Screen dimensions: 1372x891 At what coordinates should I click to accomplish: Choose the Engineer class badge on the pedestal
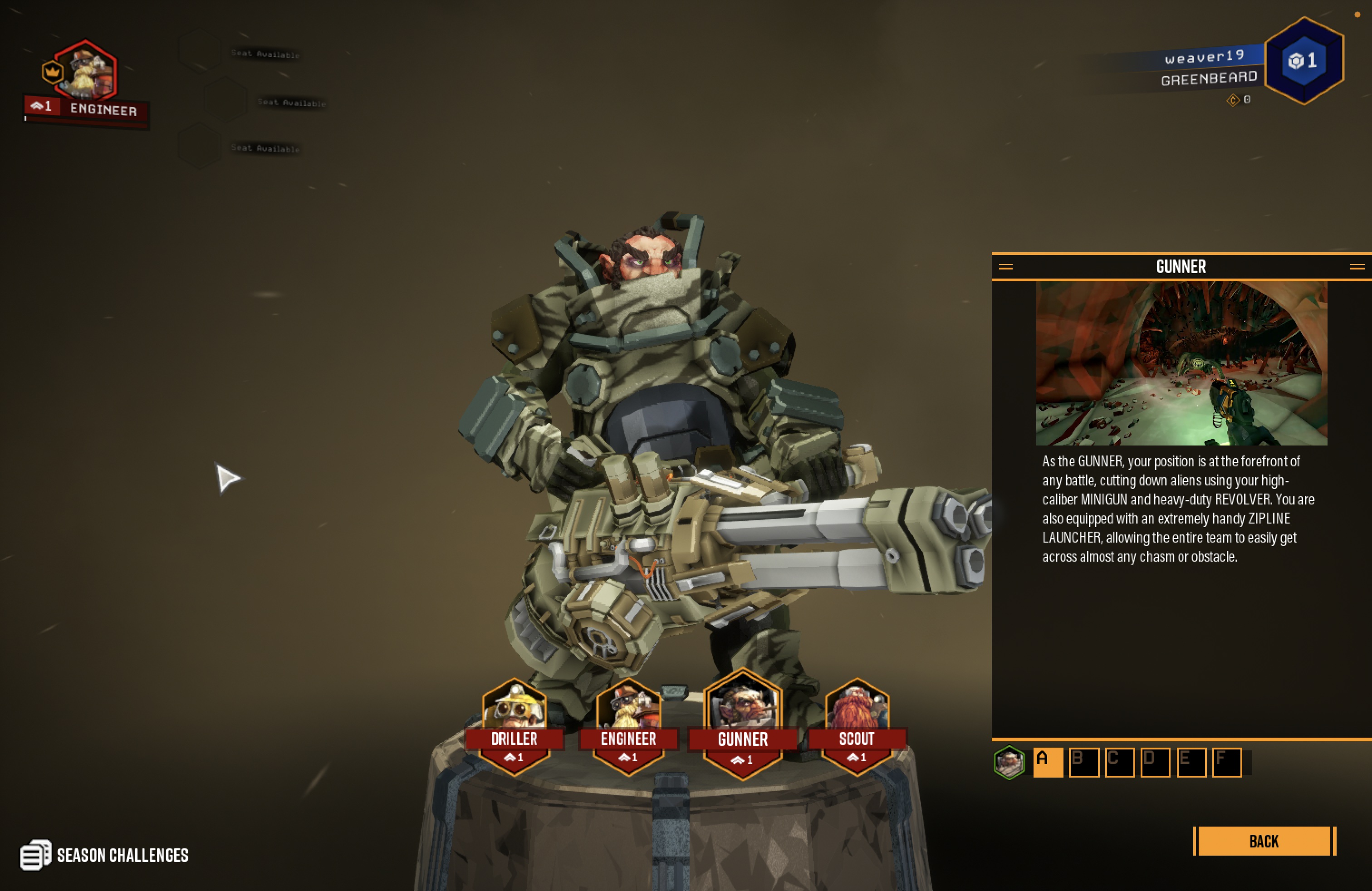(628, 727)
